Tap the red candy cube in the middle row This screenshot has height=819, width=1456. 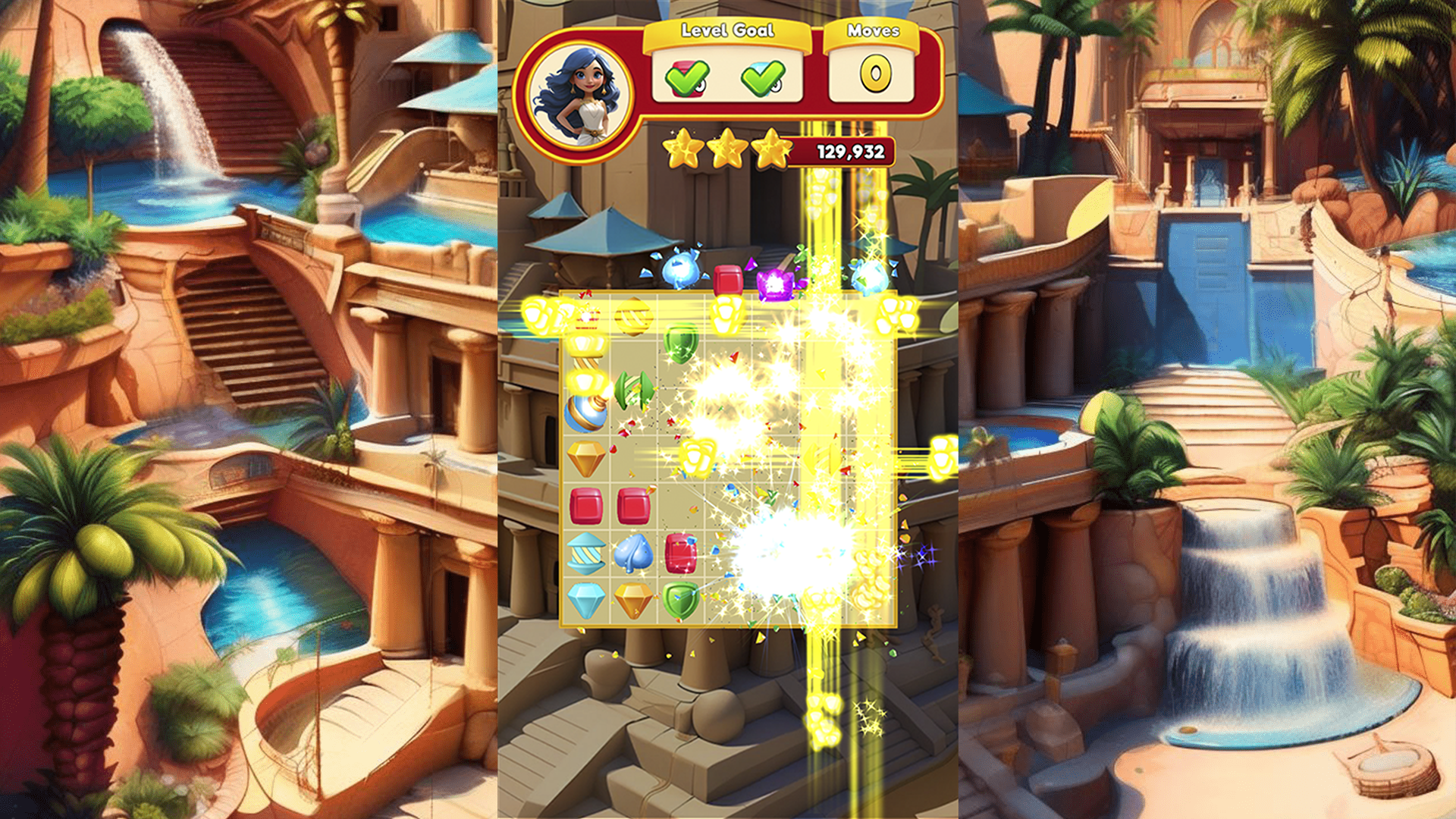point(585,506)
